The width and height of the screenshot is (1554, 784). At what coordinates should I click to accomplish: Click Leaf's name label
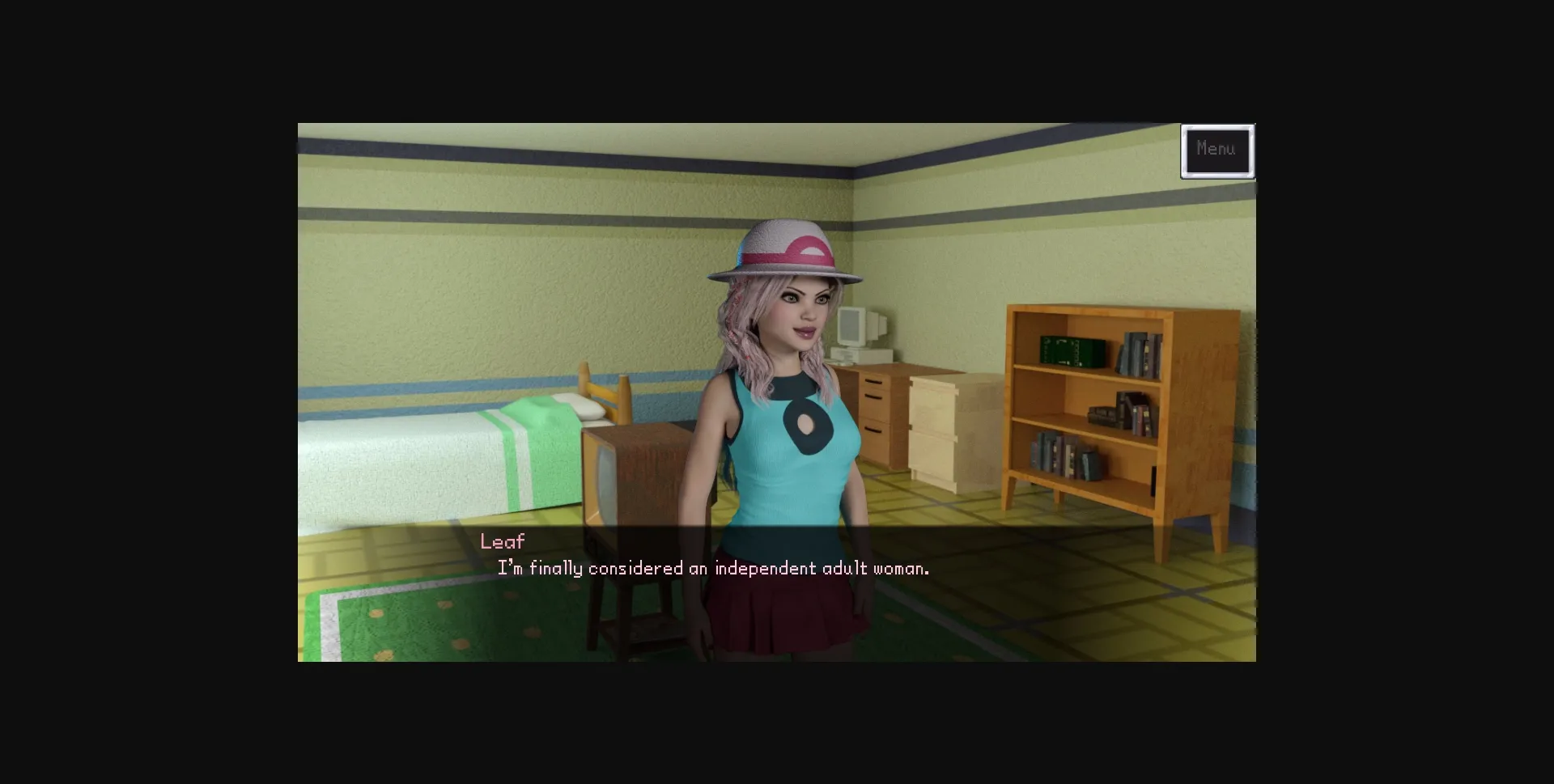point(502,540)
